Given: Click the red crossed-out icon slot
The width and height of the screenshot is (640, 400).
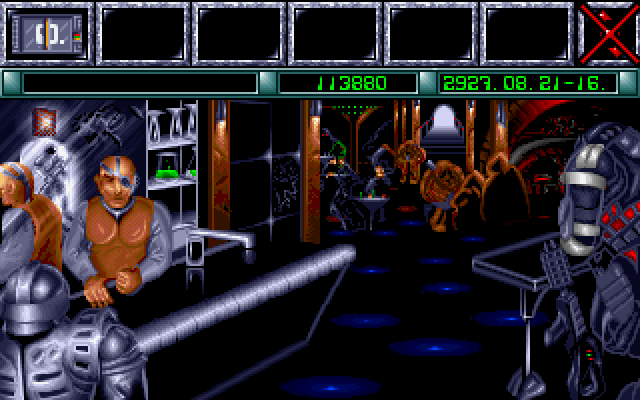Looking at the screenshot, I should click(608, 33).
